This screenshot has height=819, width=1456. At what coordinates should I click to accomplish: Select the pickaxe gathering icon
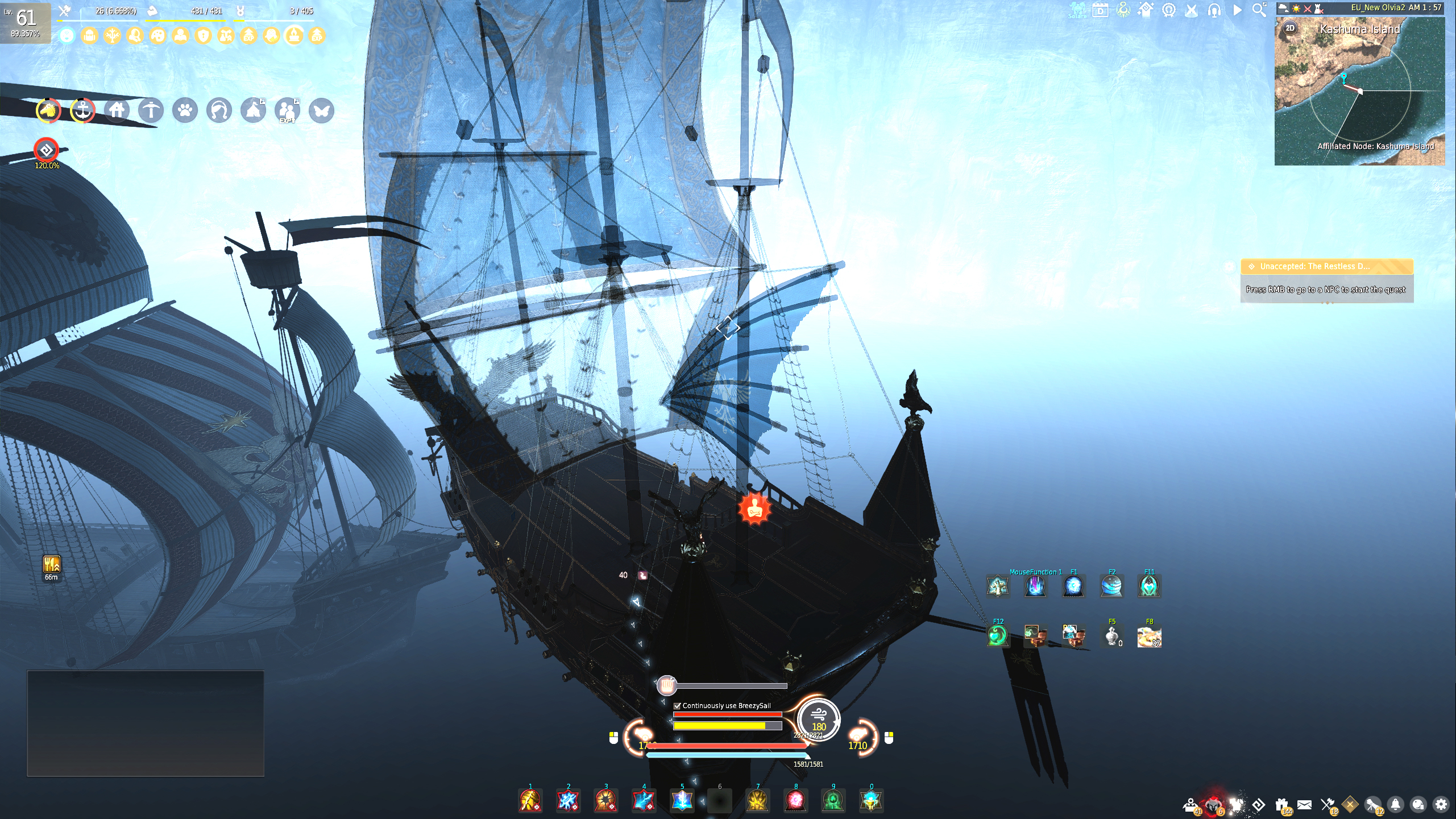point(151,111)
